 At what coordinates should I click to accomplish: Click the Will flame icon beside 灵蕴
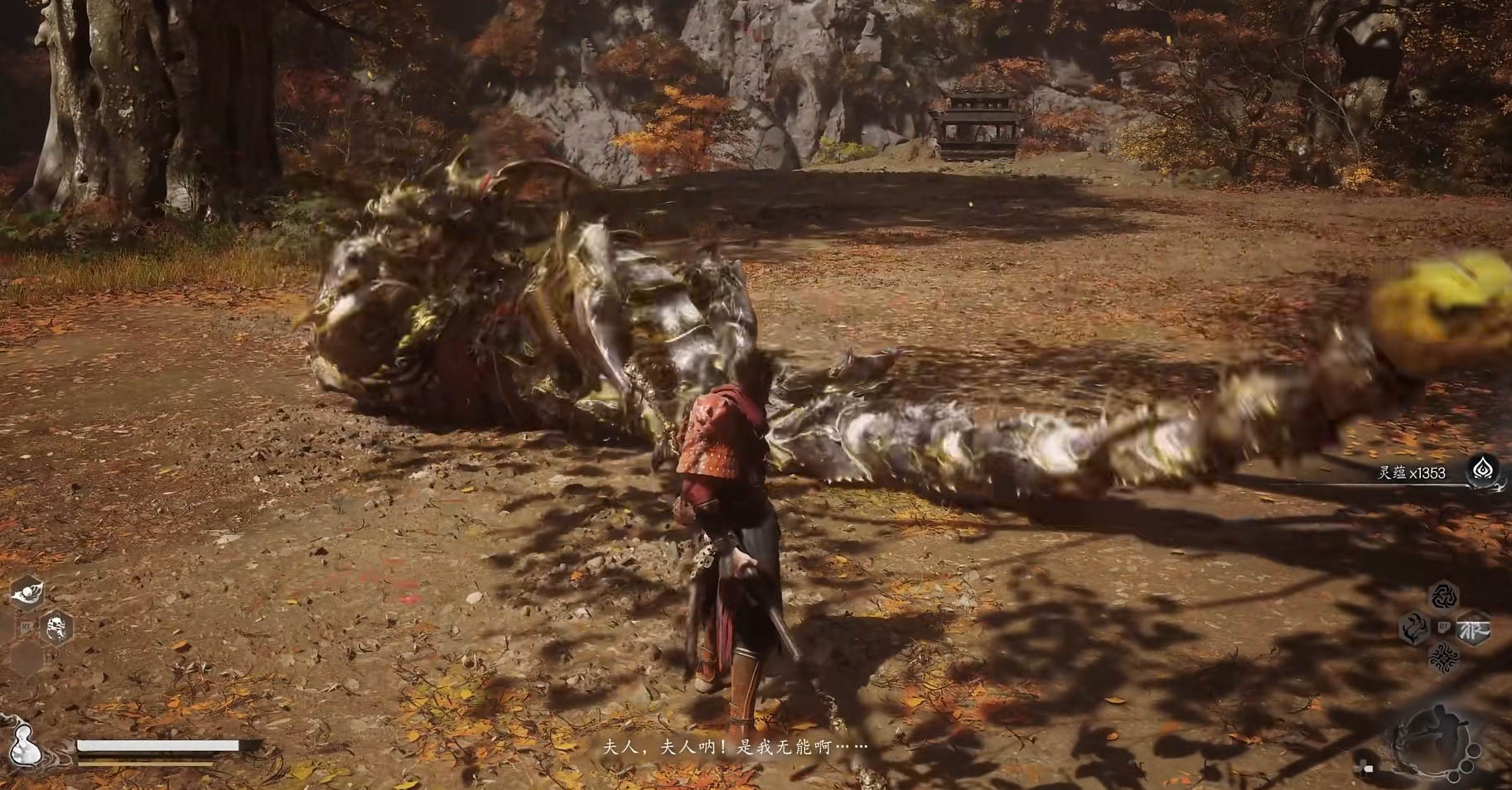coord(1481,470)
